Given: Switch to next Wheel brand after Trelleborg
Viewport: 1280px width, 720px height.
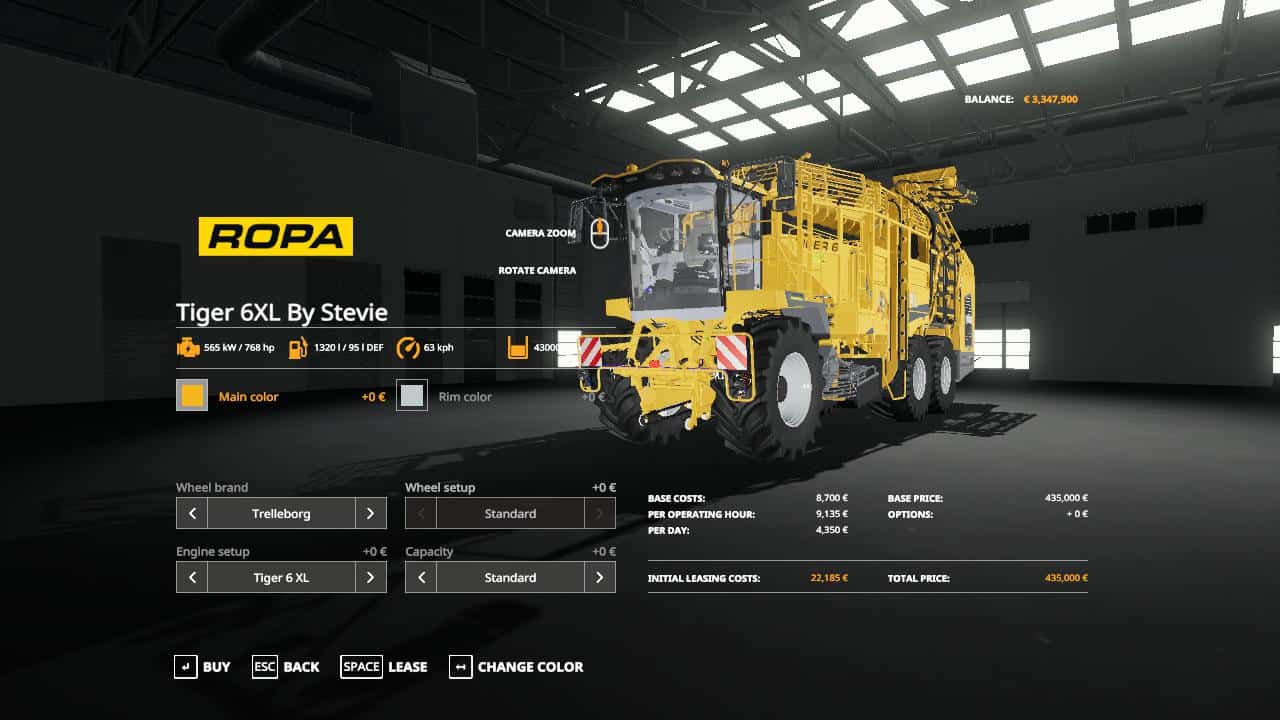Looking at the screenshot, I should pyautogui.click(x=370, y=514).
